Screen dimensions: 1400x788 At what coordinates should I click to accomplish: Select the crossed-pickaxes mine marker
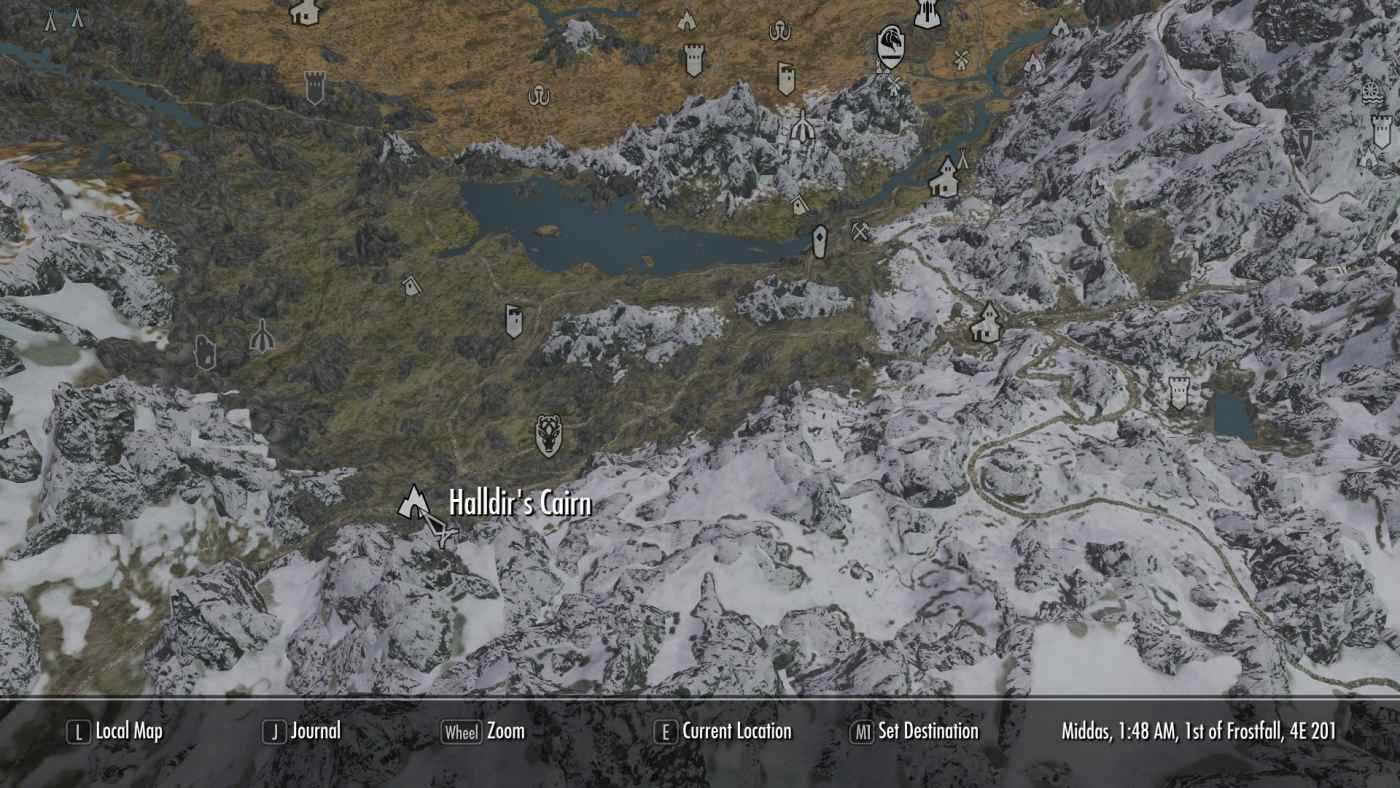859,232
